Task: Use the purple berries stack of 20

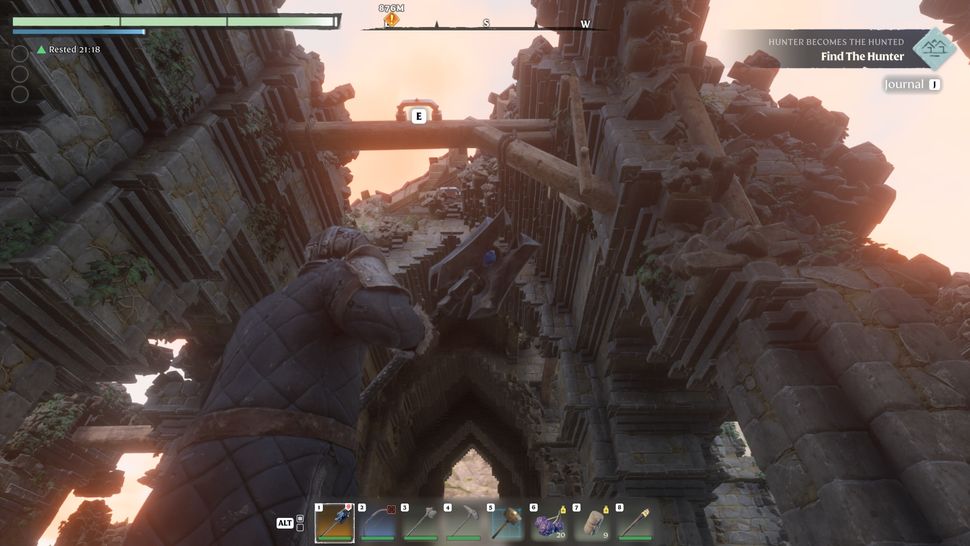Action: click(x=549, y=522)
